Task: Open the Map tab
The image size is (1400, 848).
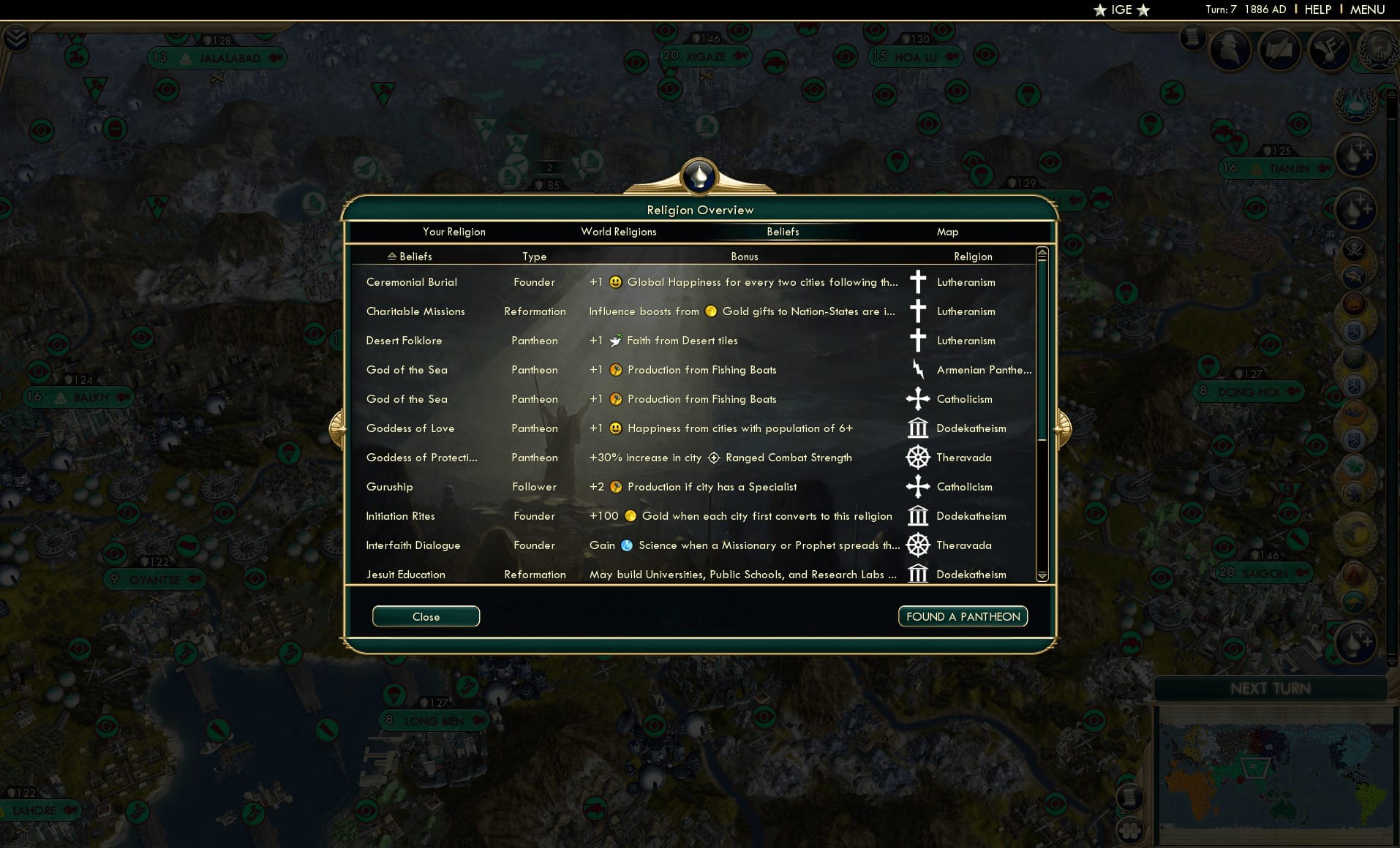Action: [947, 232]
